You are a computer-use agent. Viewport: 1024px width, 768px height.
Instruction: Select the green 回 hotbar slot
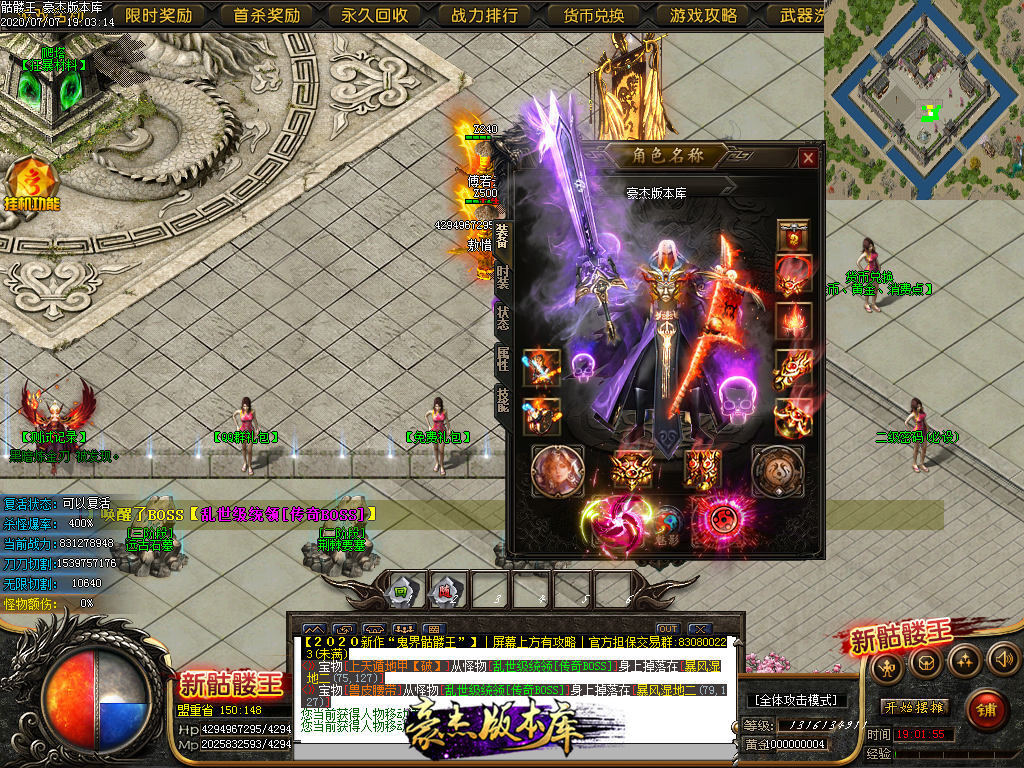(x=401, y=590)
